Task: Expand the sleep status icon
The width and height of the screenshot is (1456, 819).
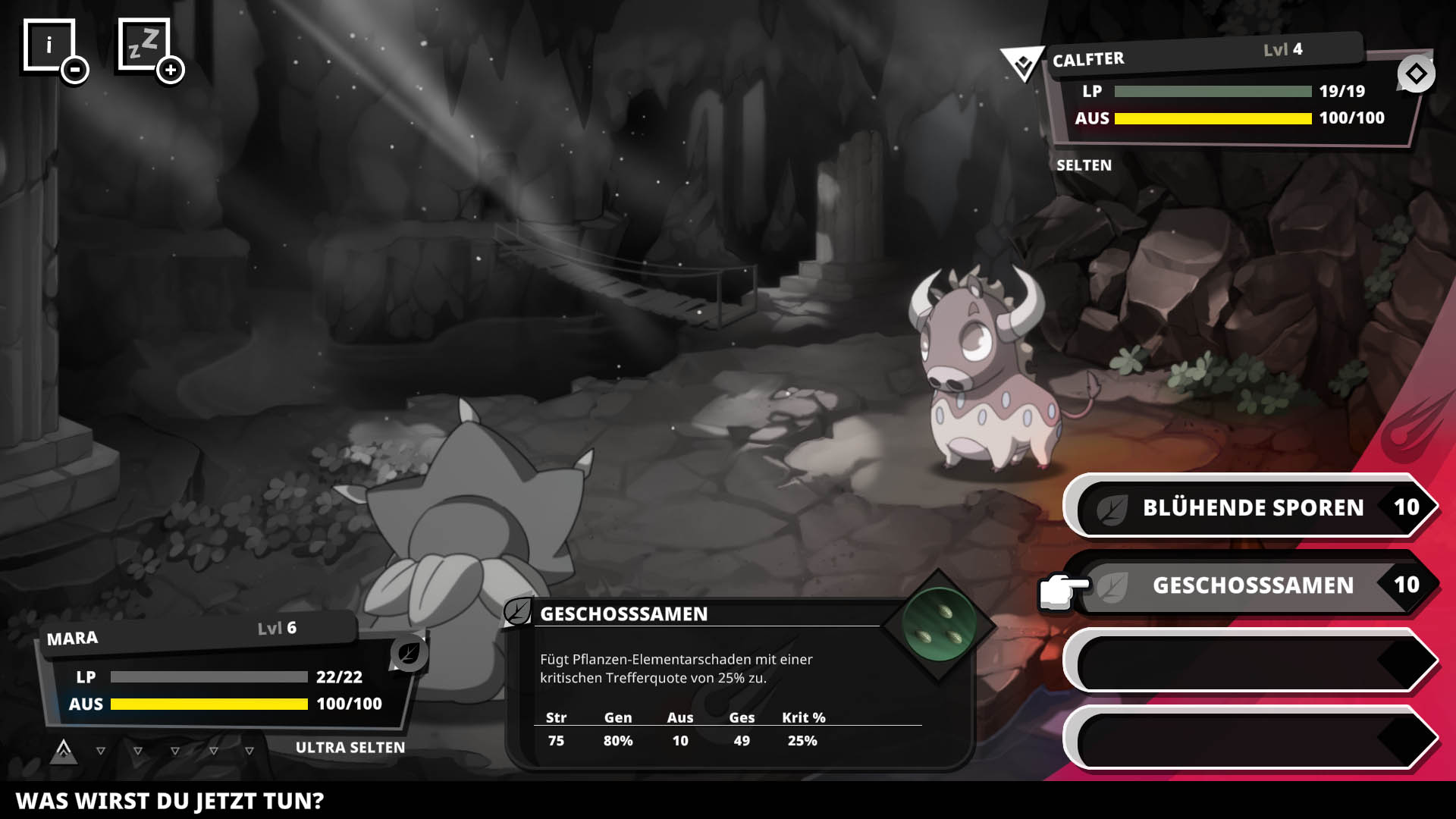Action: 170,70
